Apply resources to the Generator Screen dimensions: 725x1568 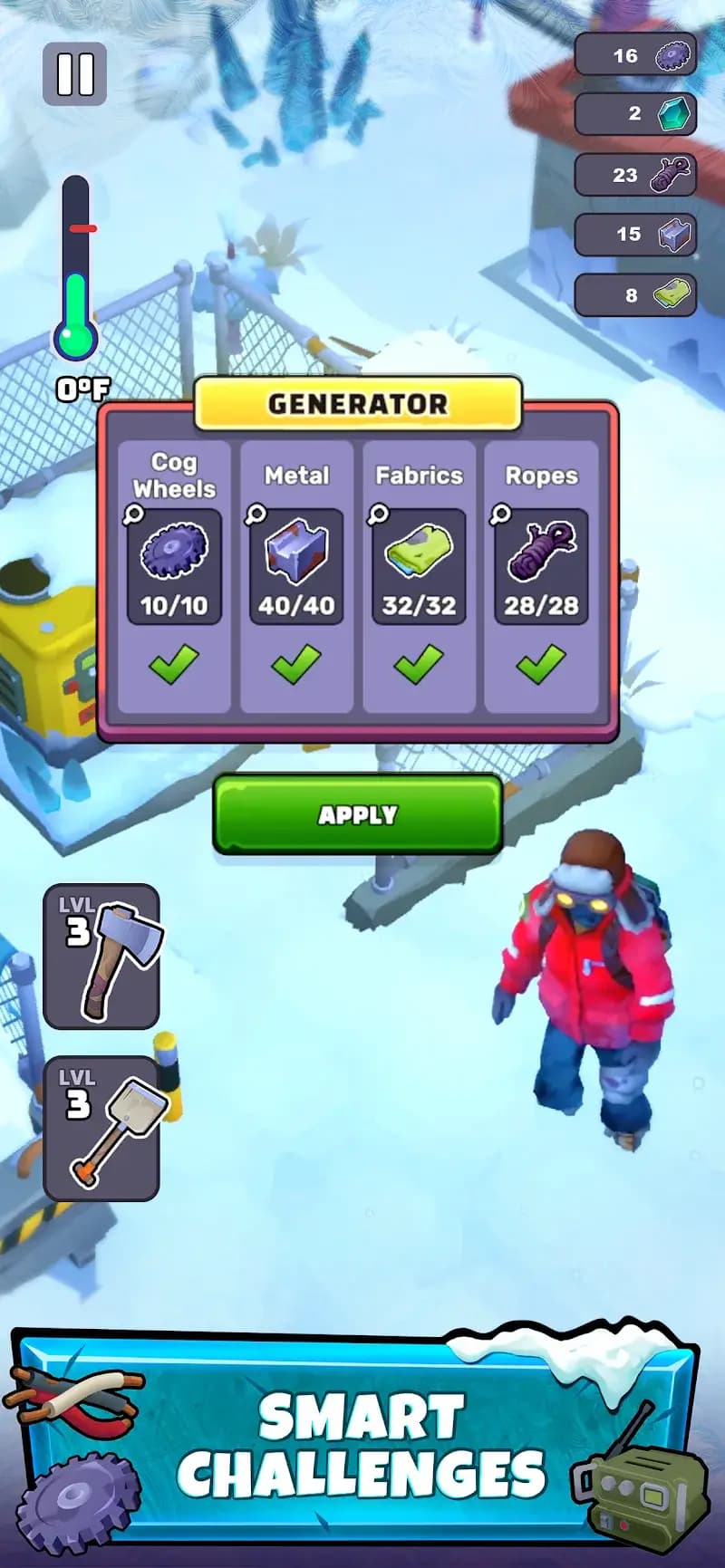(358, 814)
